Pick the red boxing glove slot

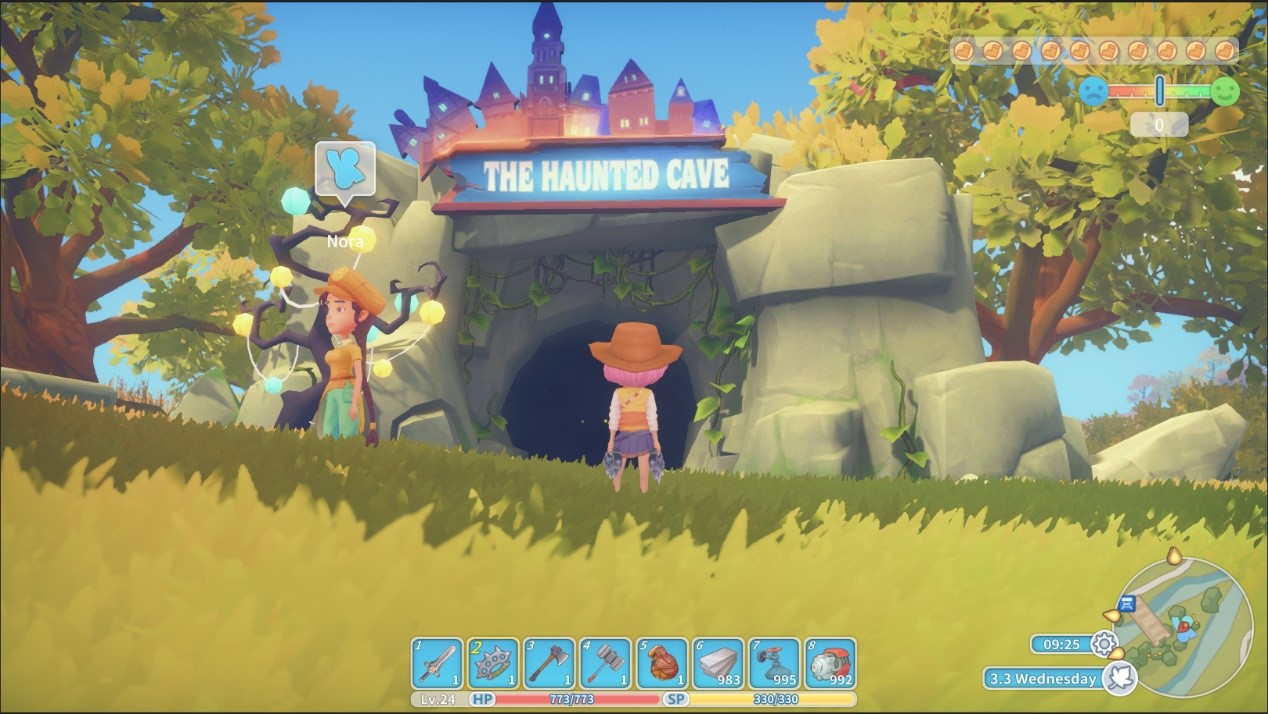click(662, 663)
